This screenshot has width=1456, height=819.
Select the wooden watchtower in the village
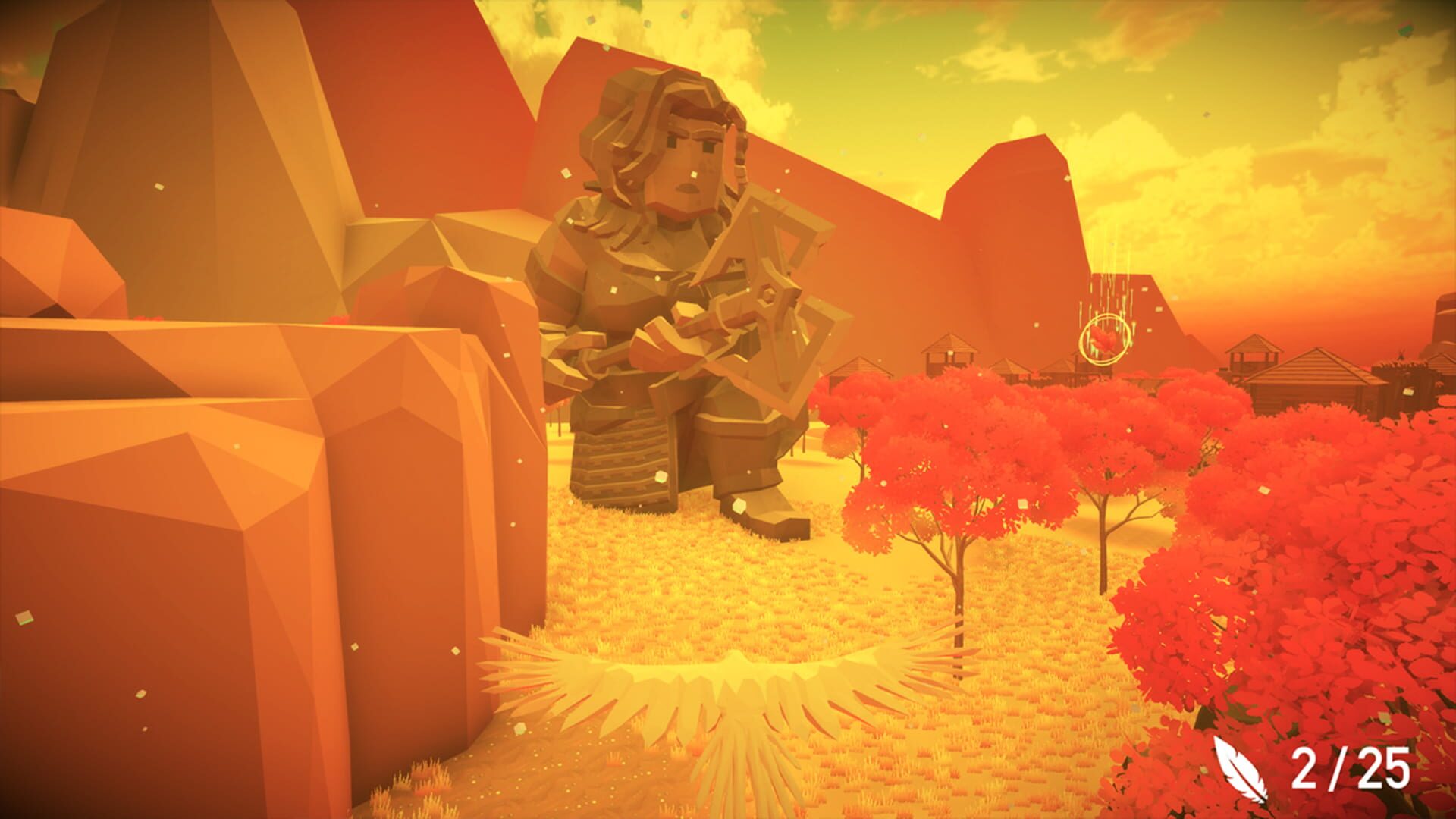(1255, 356)
